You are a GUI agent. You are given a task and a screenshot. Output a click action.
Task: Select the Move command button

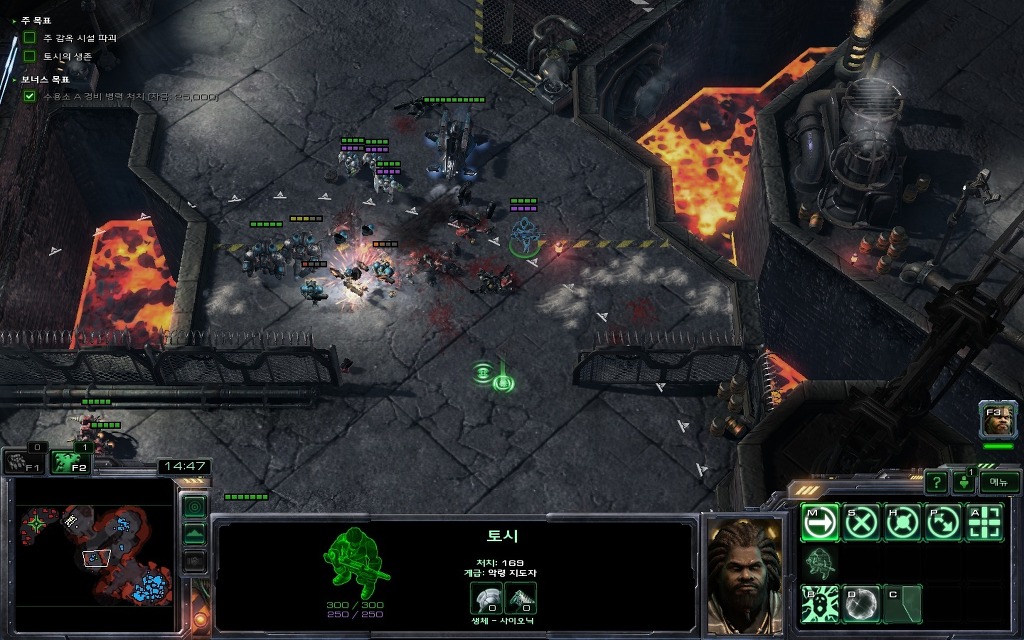(x=820, y=522)
